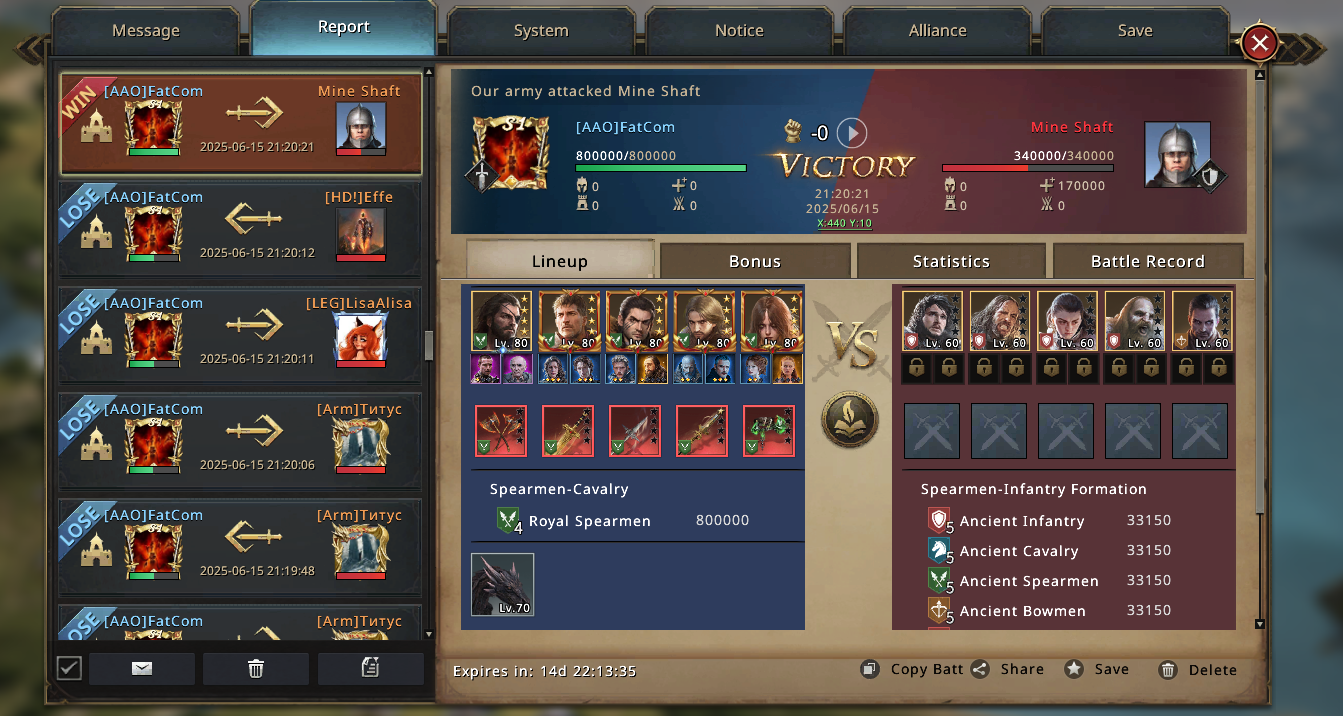Delete this battle report
This screenshot has width=1343, height=716.
tap(1198, 670)
